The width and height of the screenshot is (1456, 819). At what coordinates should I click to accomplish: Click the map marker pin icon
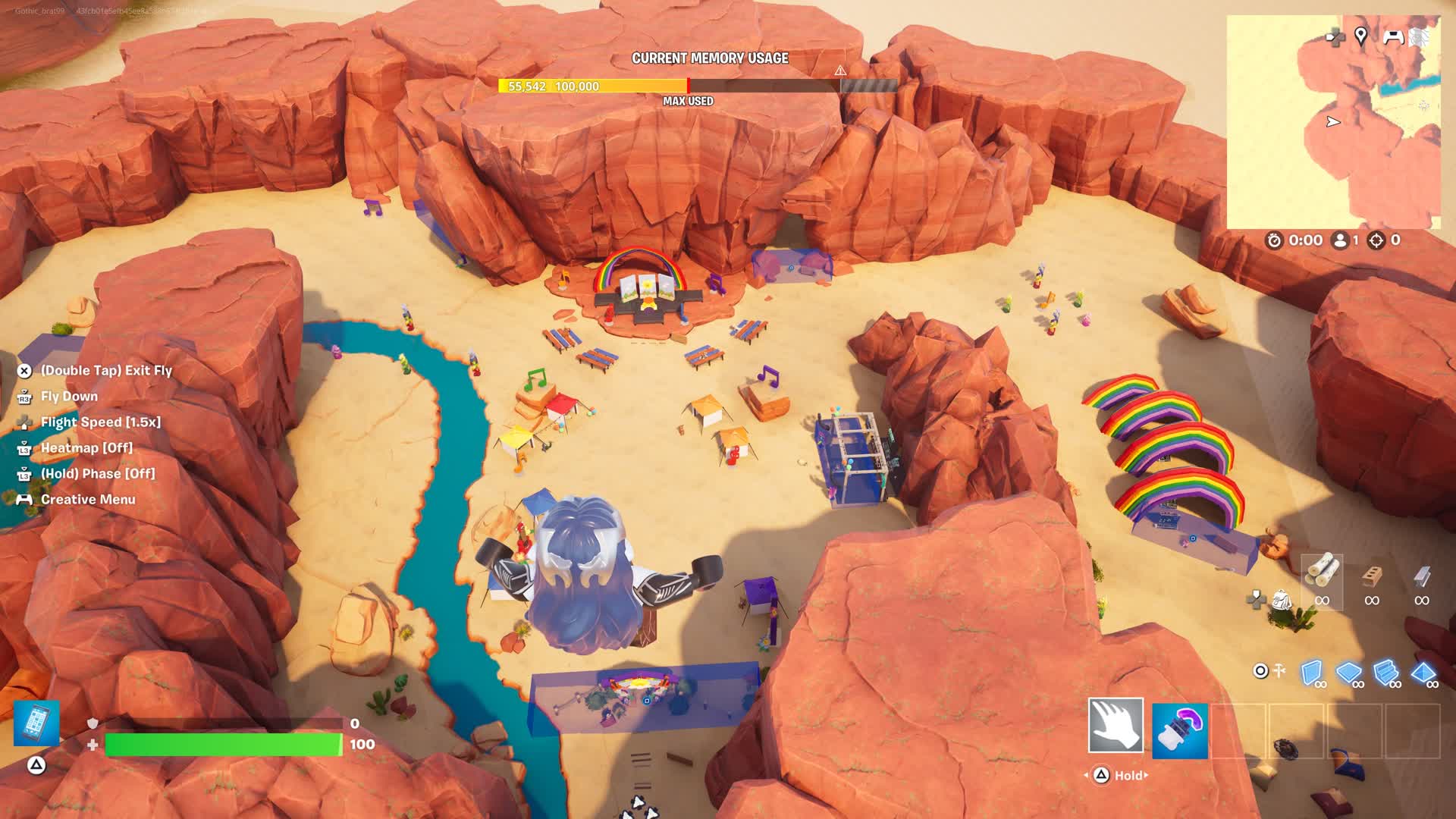(1360, 36)
